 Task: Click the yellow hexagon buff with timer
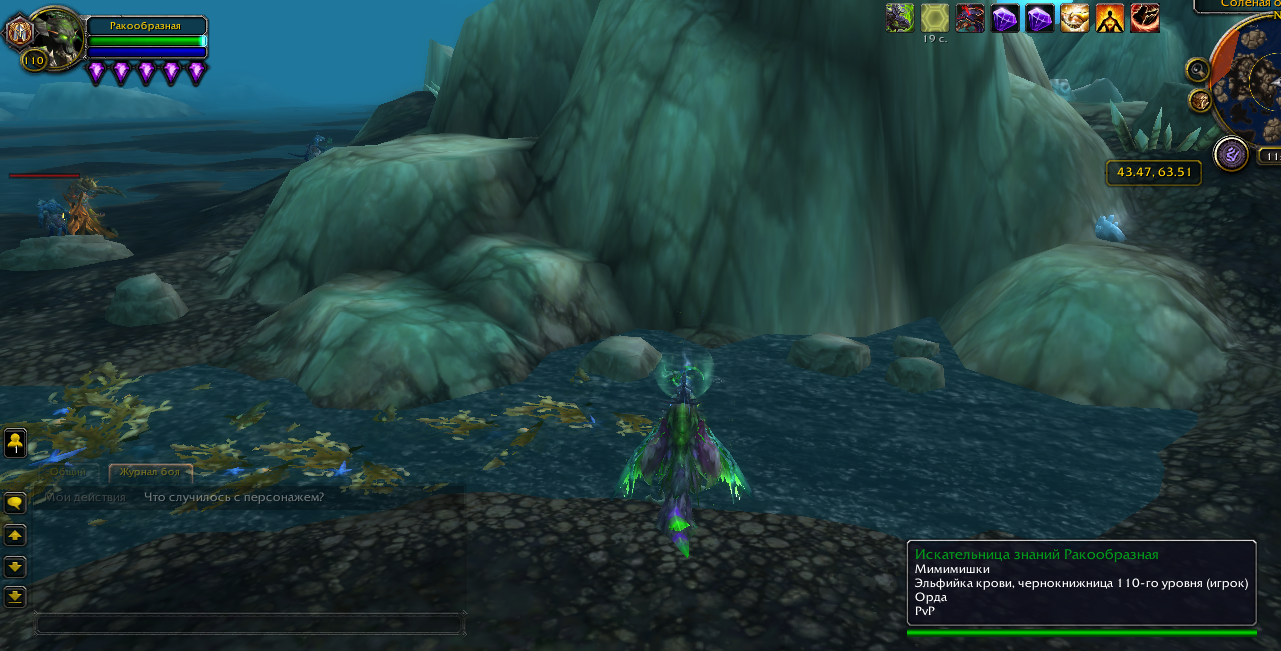935,17
